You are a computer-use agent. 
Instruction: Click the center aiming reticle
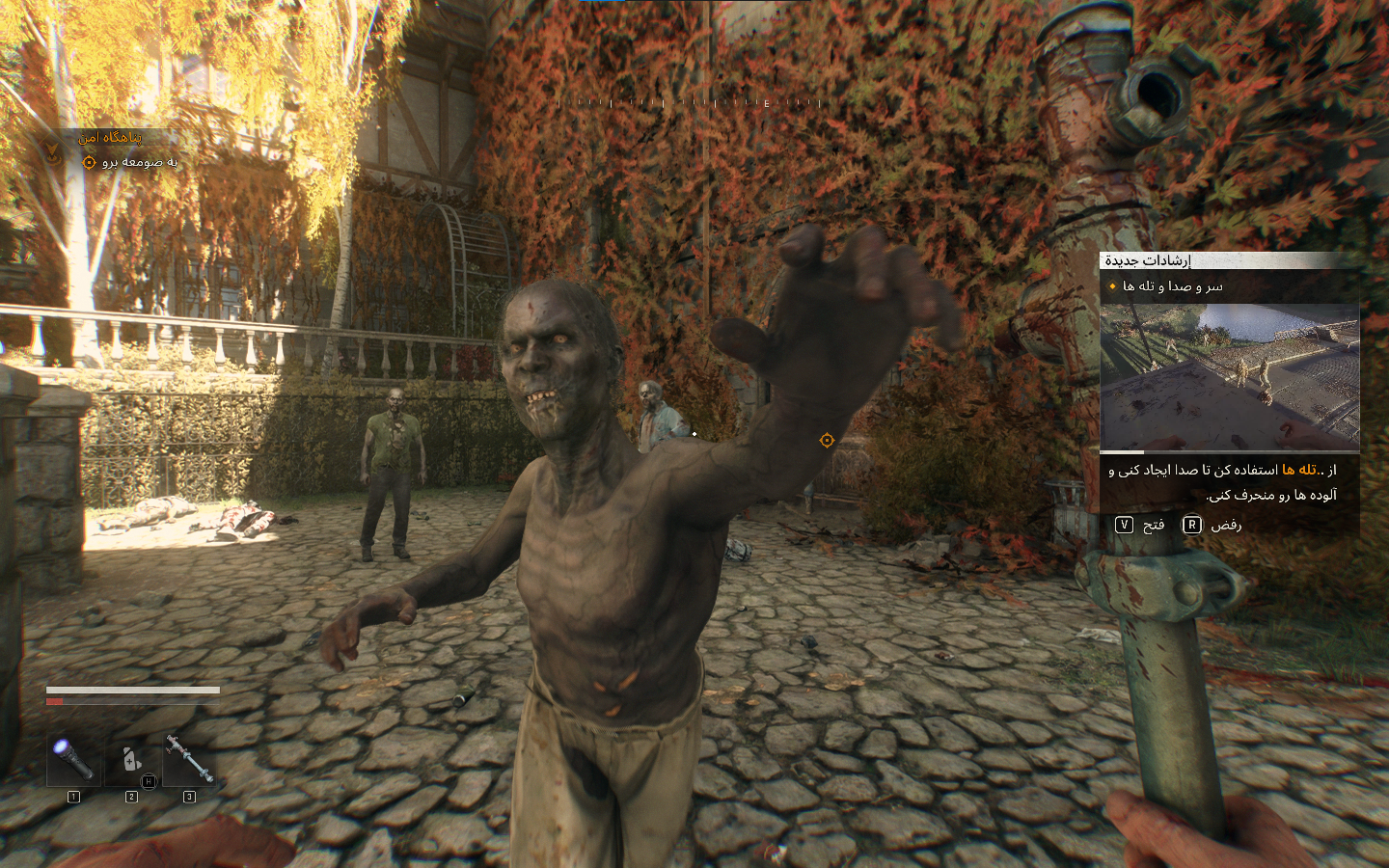[828, 441]
